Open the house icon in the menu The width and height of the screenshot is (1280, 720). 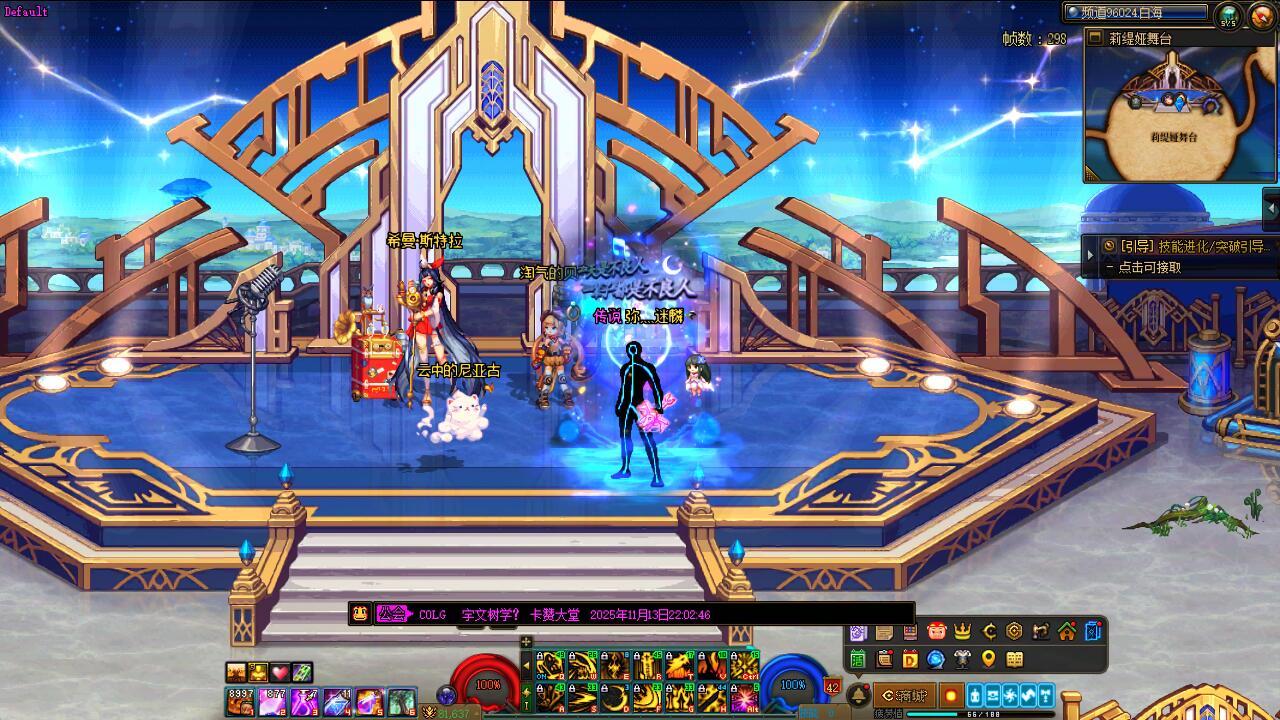pos(1067,631)
